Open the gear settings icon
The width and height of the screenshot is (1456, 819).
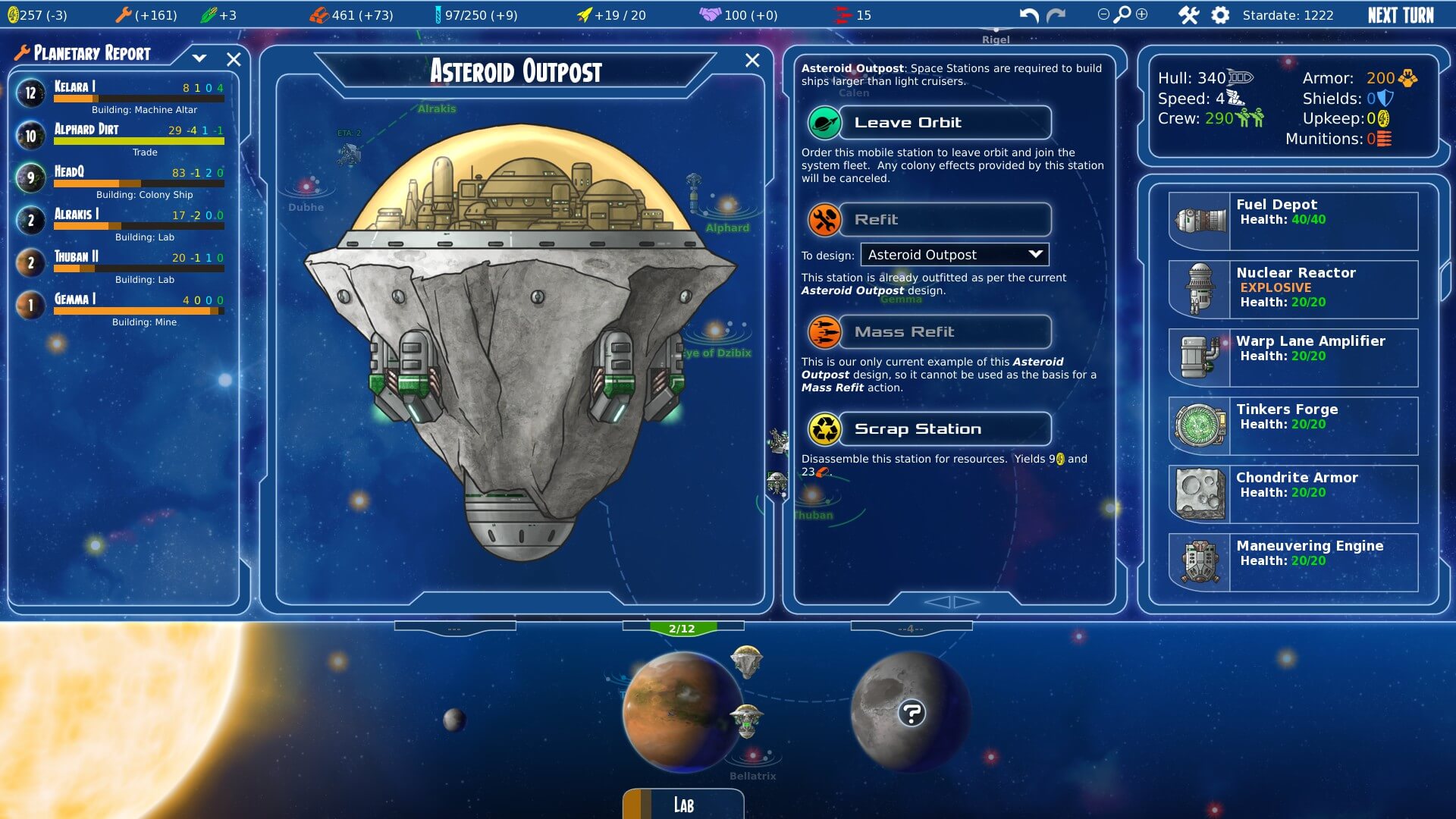click(1220, 15)
